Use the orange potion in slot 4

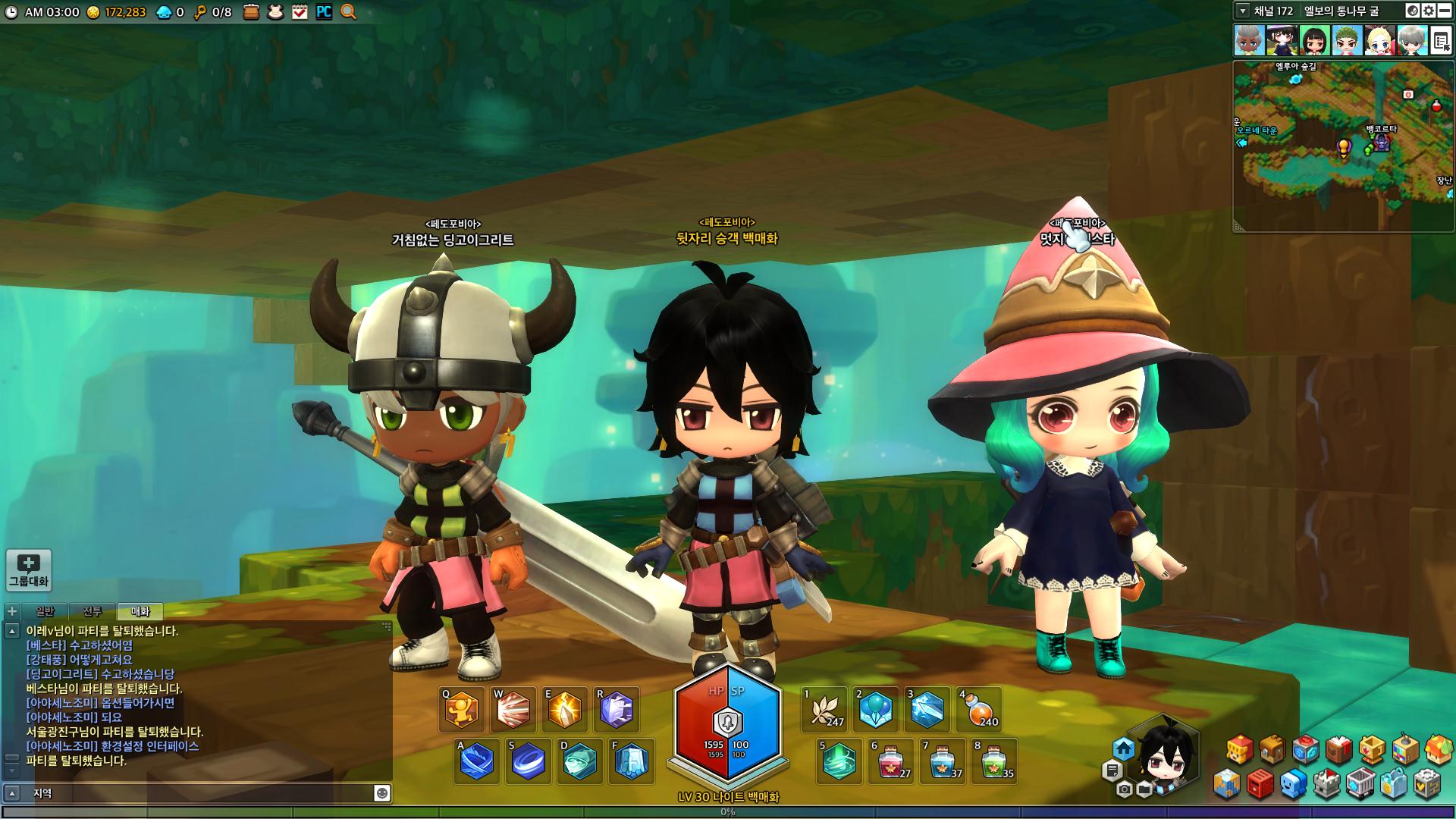tap(980, 710)
